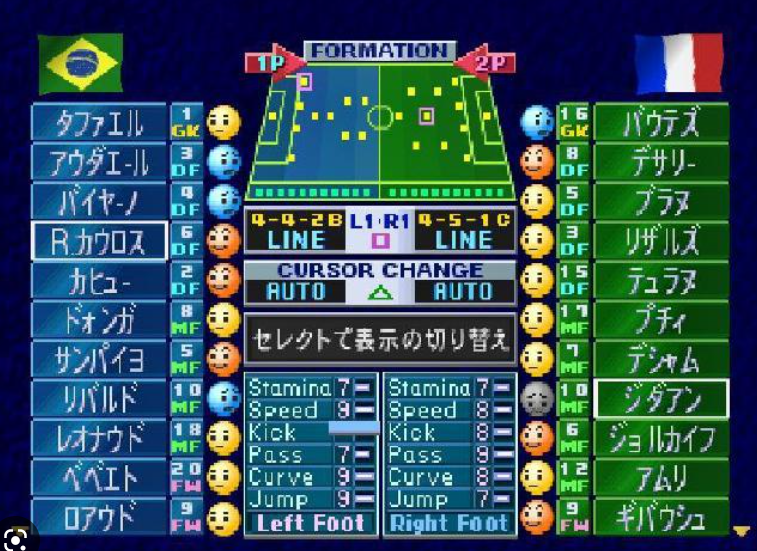Image resolution: width=757 pixels, height=551 pixels.
Task: Pick Brazil's number 10 midfielder Rivaldo
Action: (x=100, y=398)
